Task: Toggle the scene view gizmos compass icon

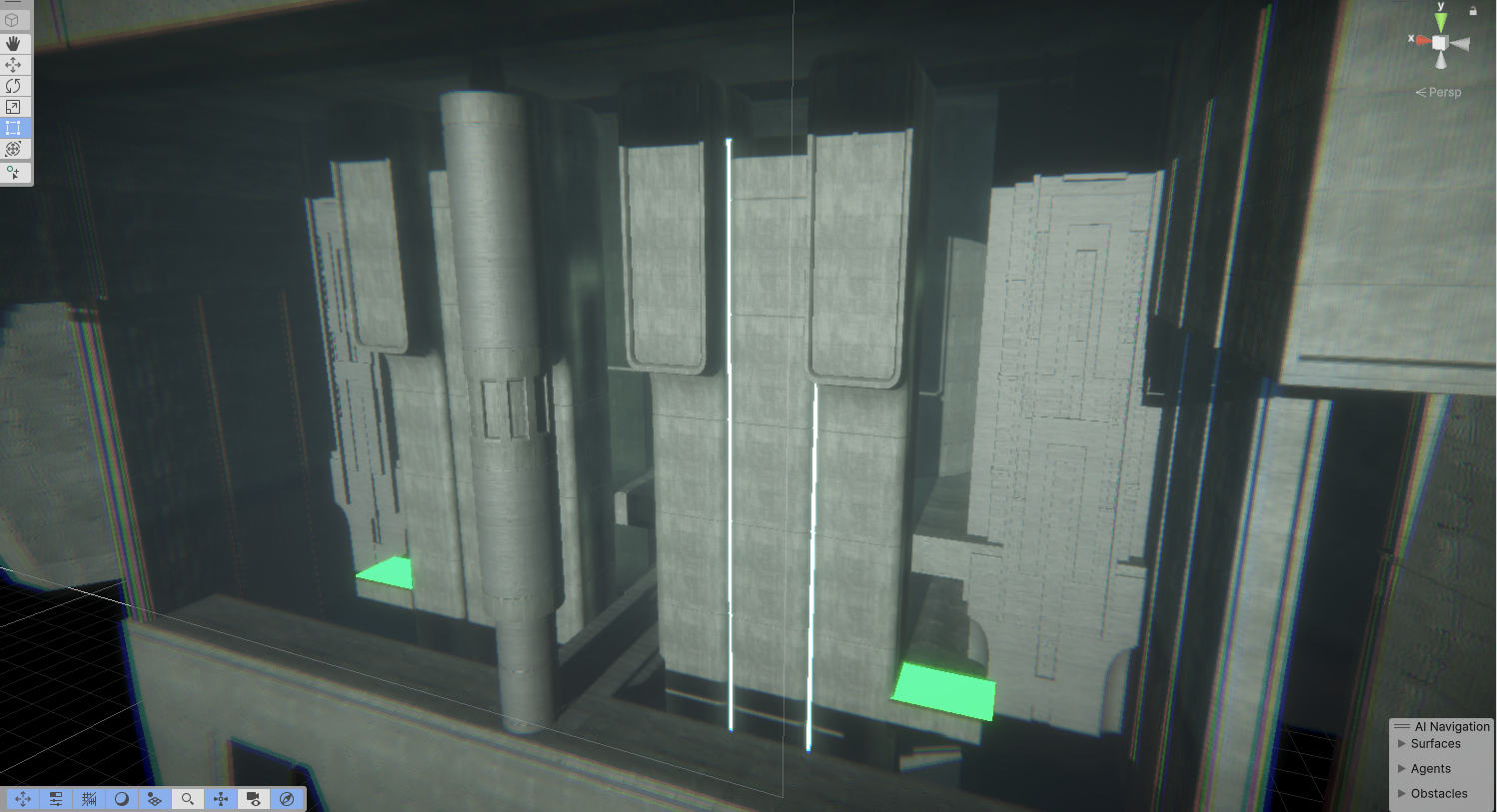Action: coord(287,798)
